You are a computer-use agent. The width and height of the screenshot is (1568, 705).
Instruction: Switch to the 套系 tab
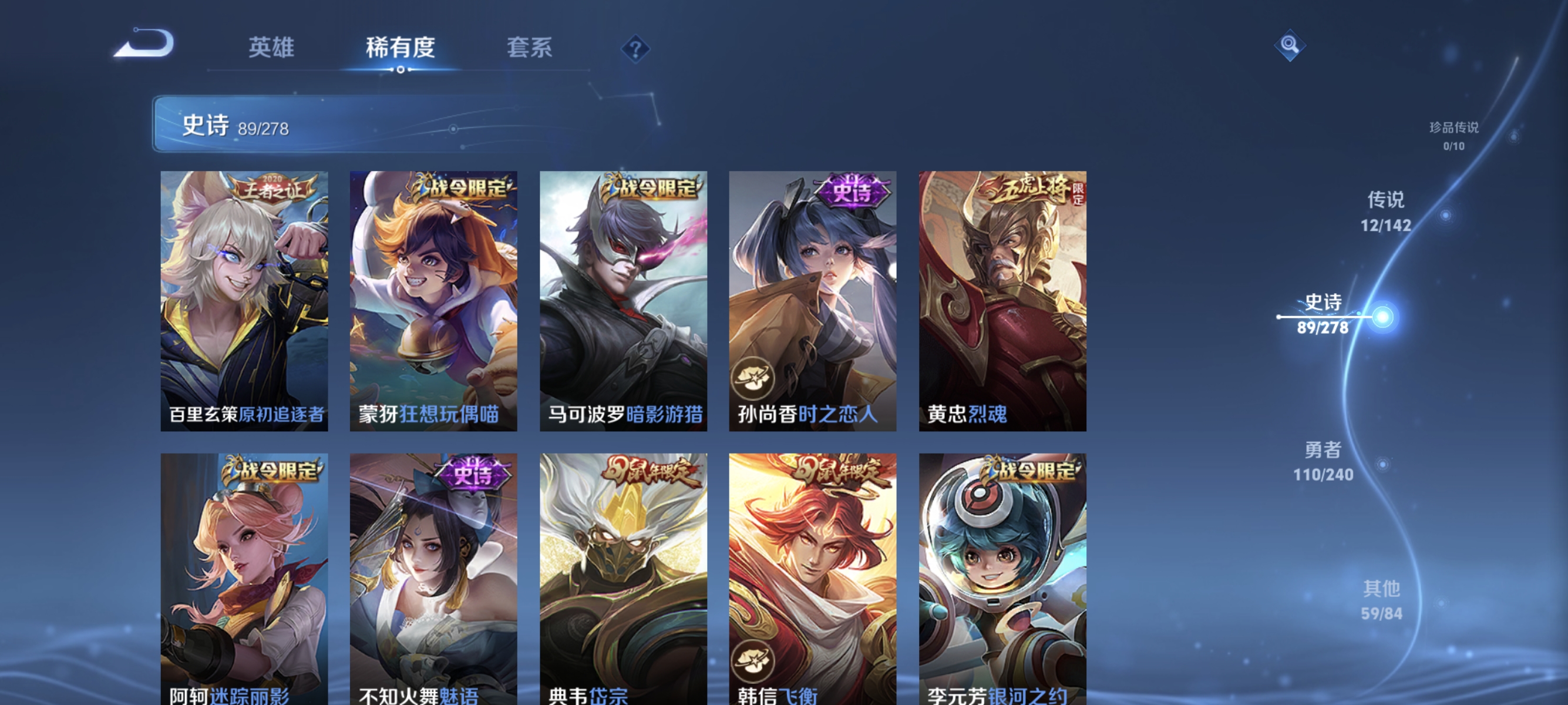[x=530, y=48]
